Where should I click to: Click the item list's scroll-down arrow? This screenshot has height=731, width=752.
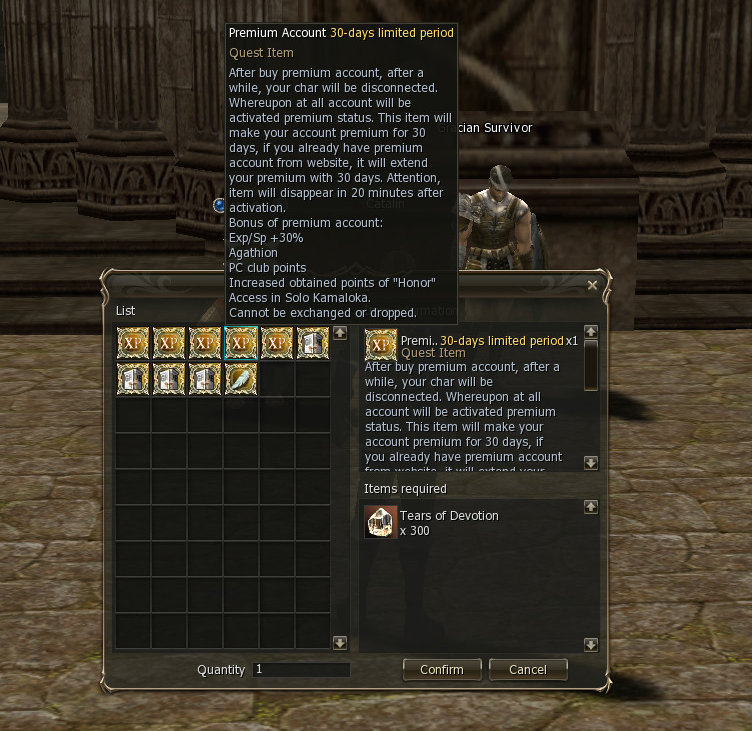pyautogui.click(x=340, y=643)
